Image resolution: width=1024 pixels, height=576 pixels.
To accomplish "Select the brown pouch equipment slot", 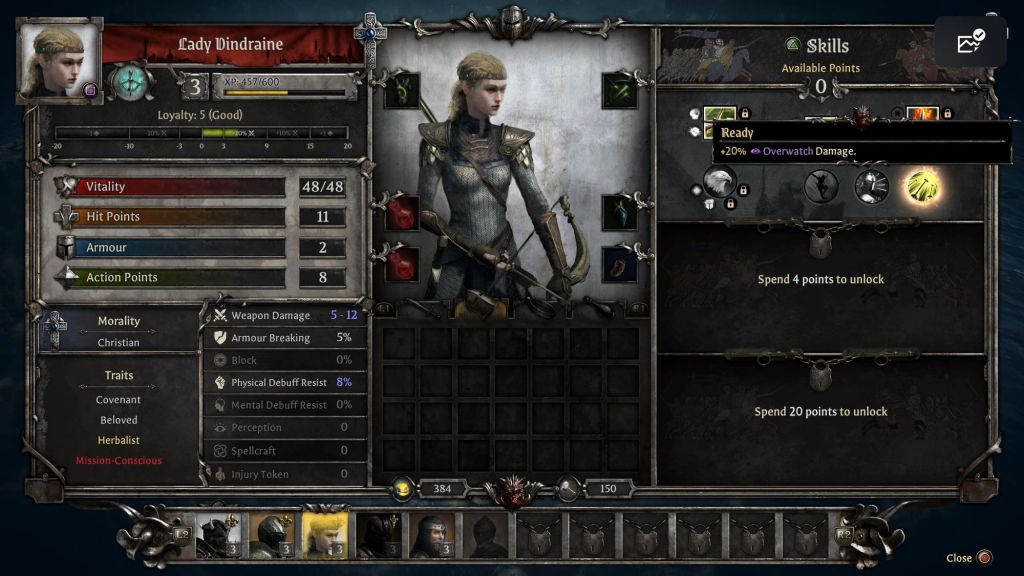I will point(620,264).
